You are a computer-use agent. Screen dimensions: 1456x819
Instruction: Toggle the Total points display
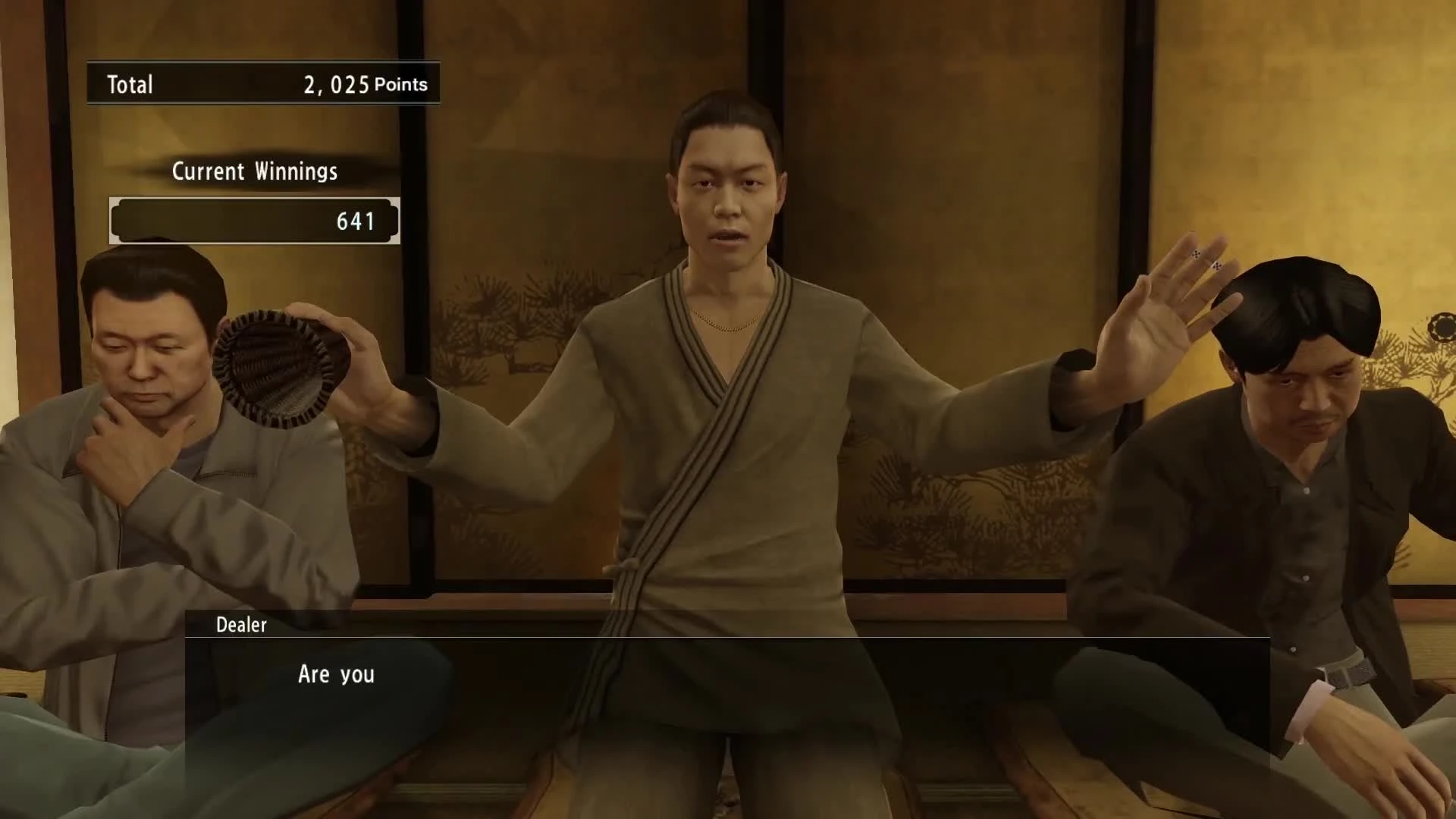click(262, 83)
